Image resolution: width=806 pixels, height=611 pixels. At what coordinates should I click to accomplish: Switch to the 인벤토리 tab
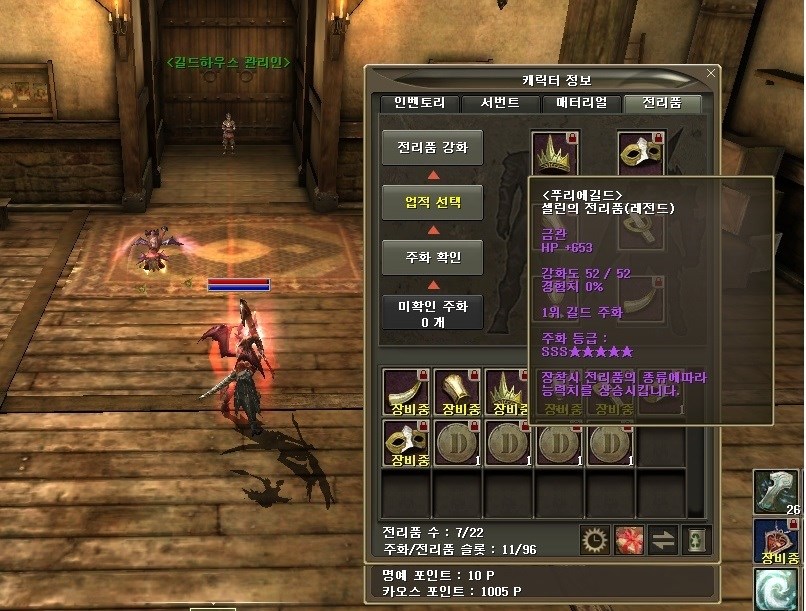[x=419, y=103]
